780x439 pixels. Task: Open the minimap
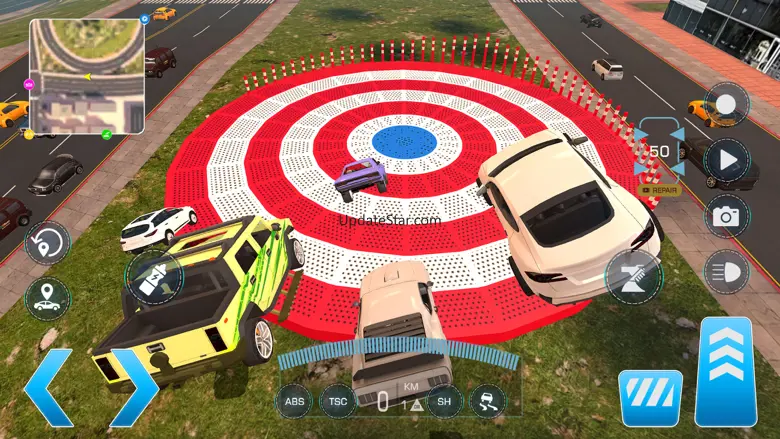coord(86,77)
